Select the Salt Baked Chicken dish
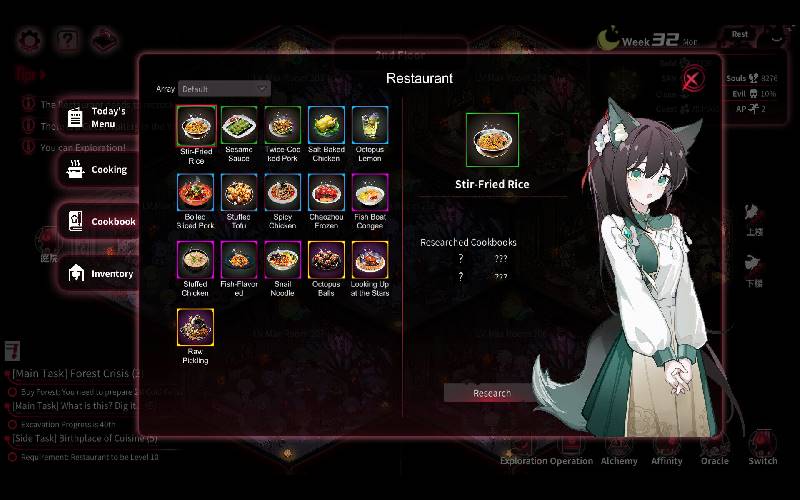This screenshot has width=800, height=500. pyautogui.click(x=326, y=126)
